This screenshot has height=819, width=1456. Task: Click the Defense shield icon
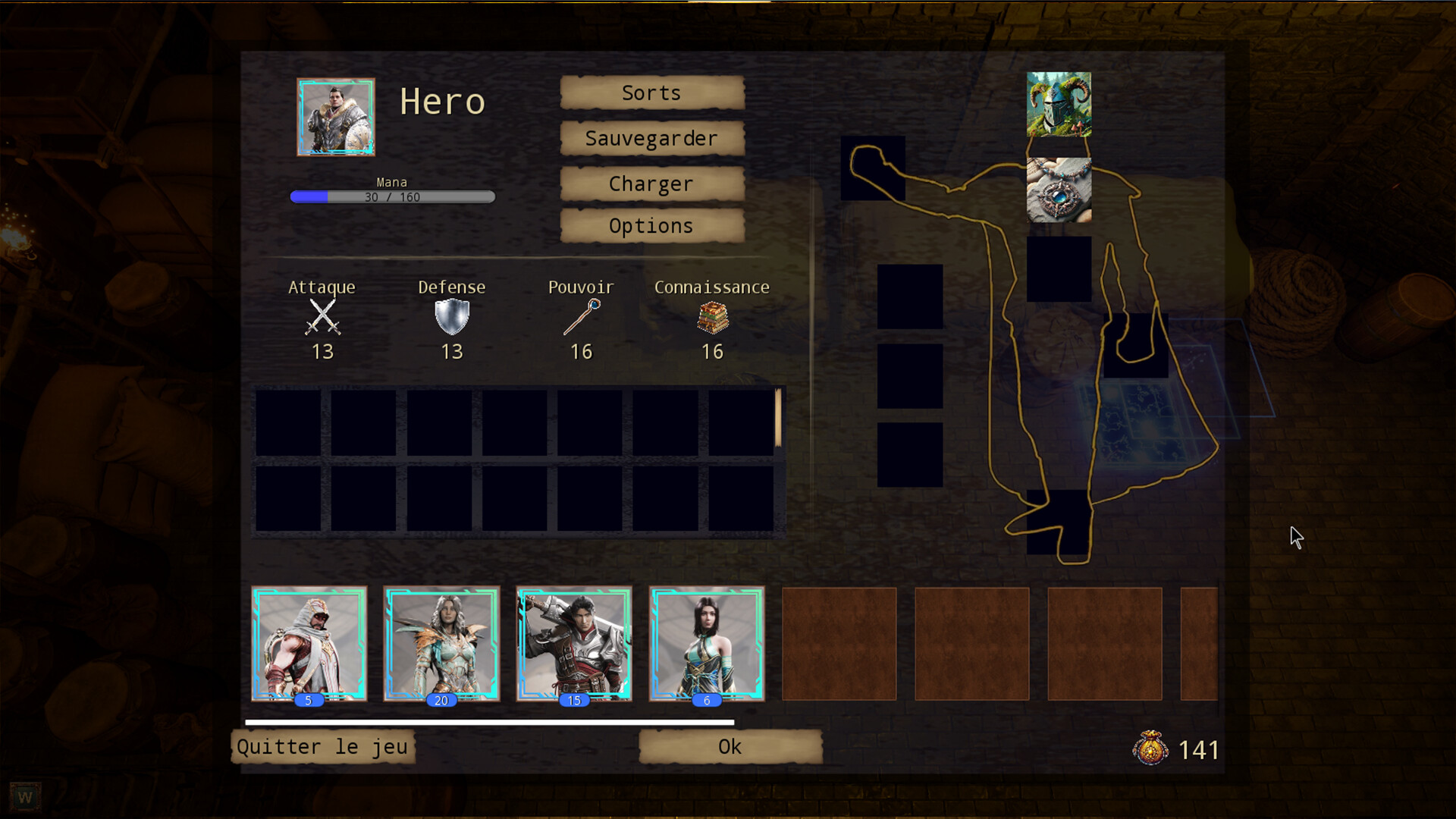coord(452,316)
